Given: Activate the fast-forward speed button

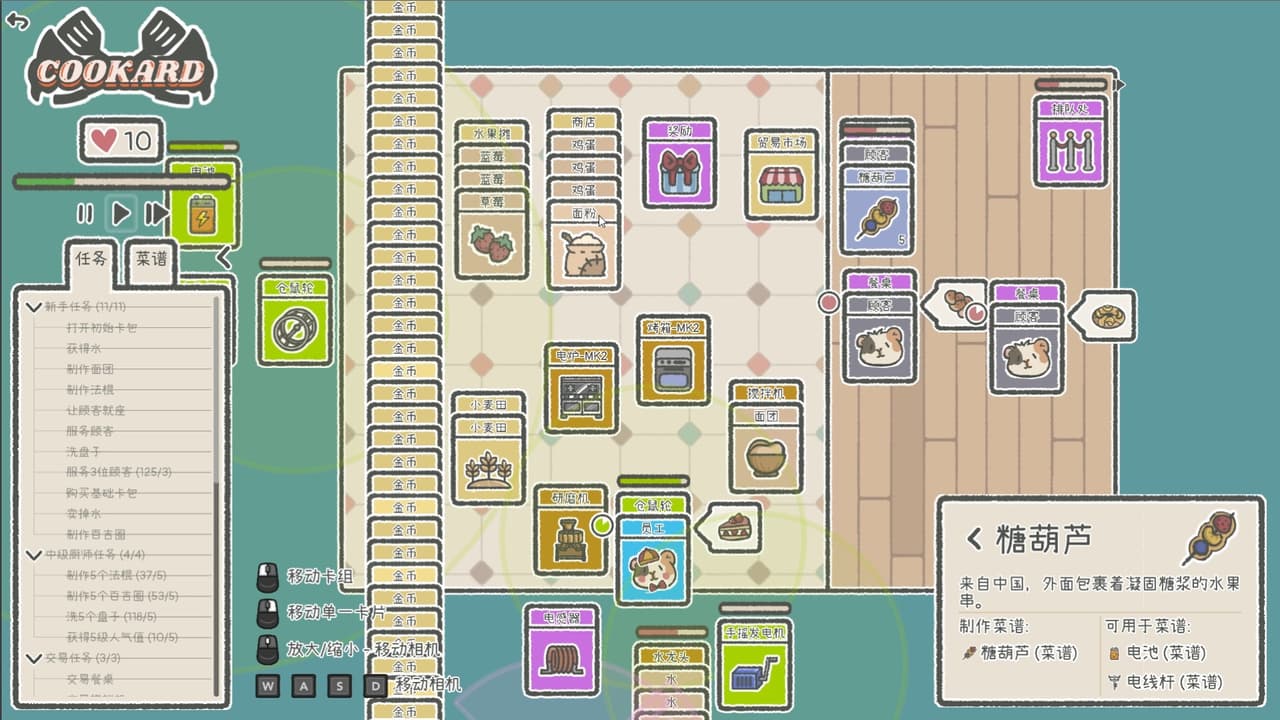Looking at the screenshot, I should pos(156,213).
